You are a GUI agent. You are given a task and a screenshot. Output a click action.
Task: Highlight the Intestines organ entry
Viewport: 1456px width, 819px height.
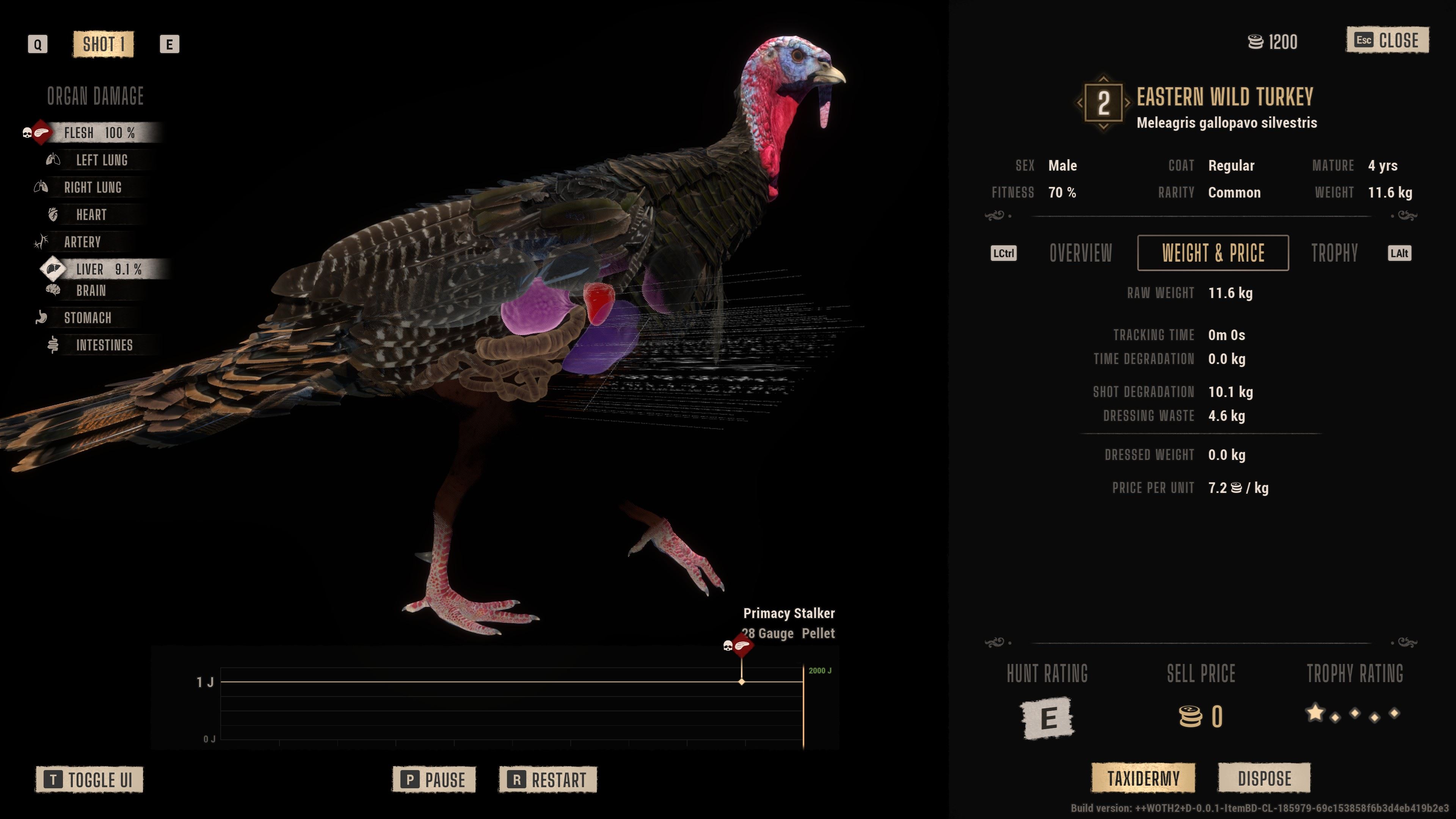pyautogui.click(x=104, y=345)
